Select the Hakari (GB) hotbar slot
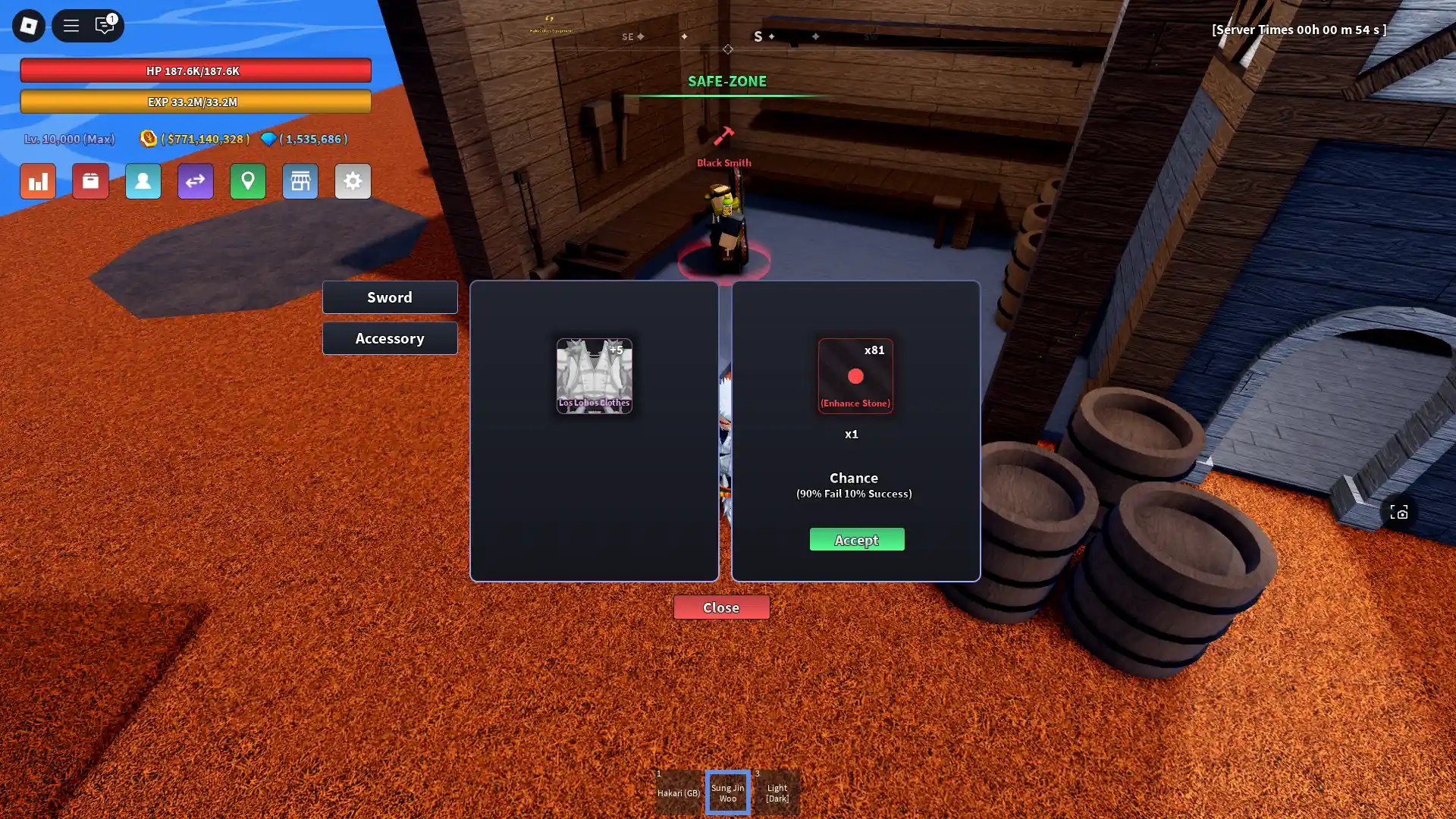This screenshot has width=1456, height=819. click(678, 792)
